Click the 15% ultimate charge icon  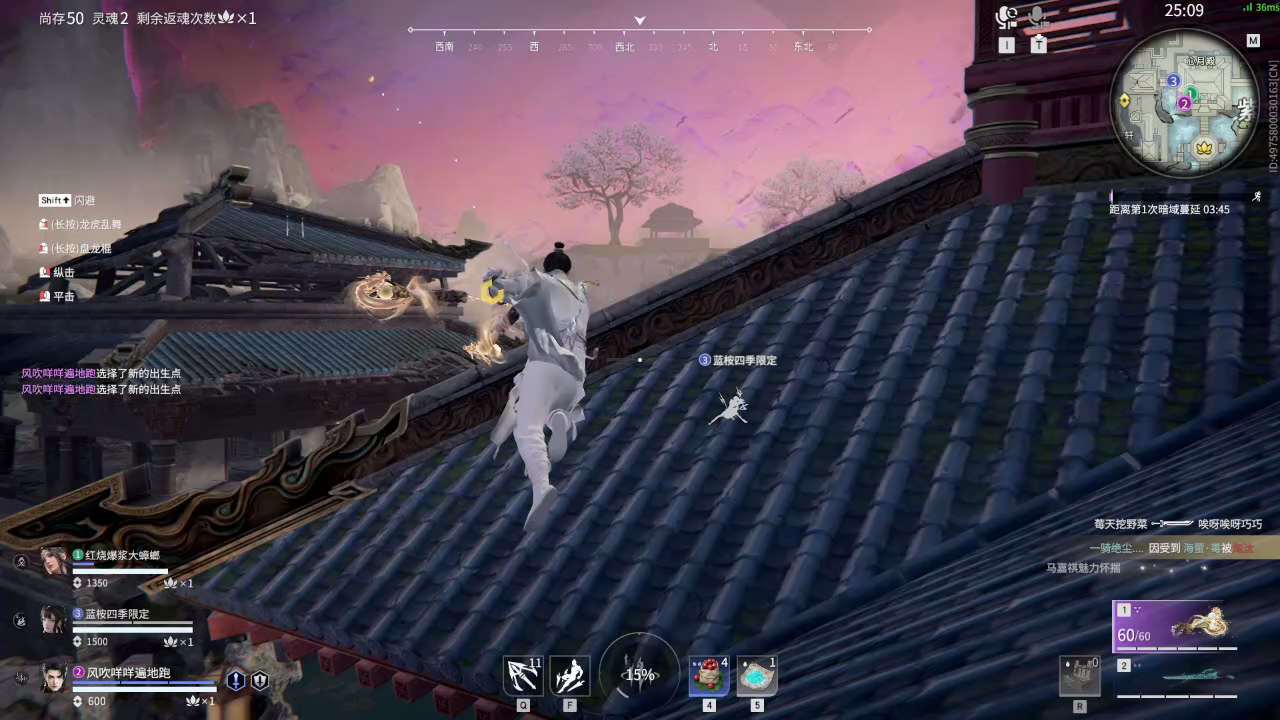click(638, 675)
